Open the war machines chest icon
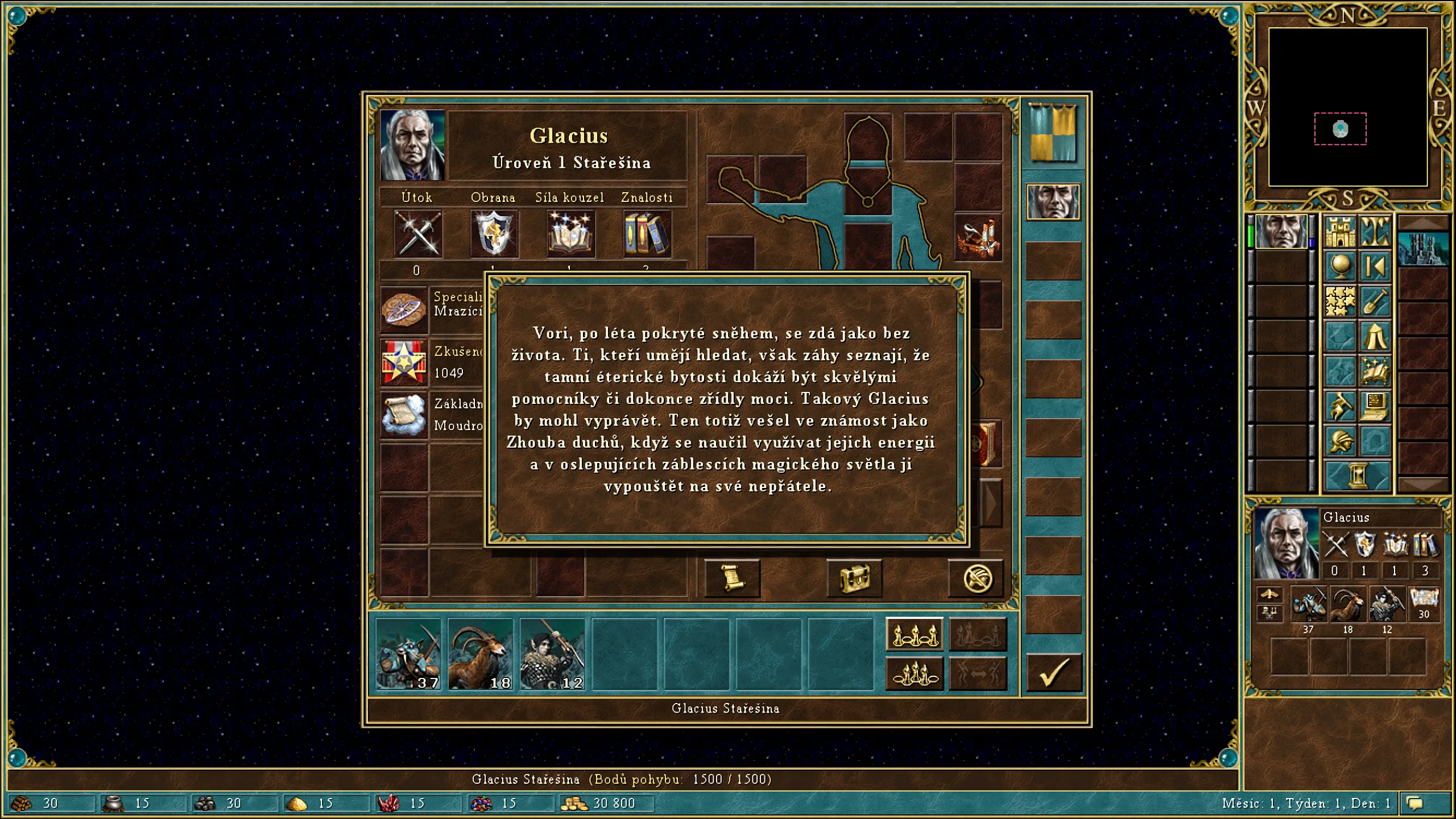The height and width of the screenshot is (819, 1456). (855, 578)
